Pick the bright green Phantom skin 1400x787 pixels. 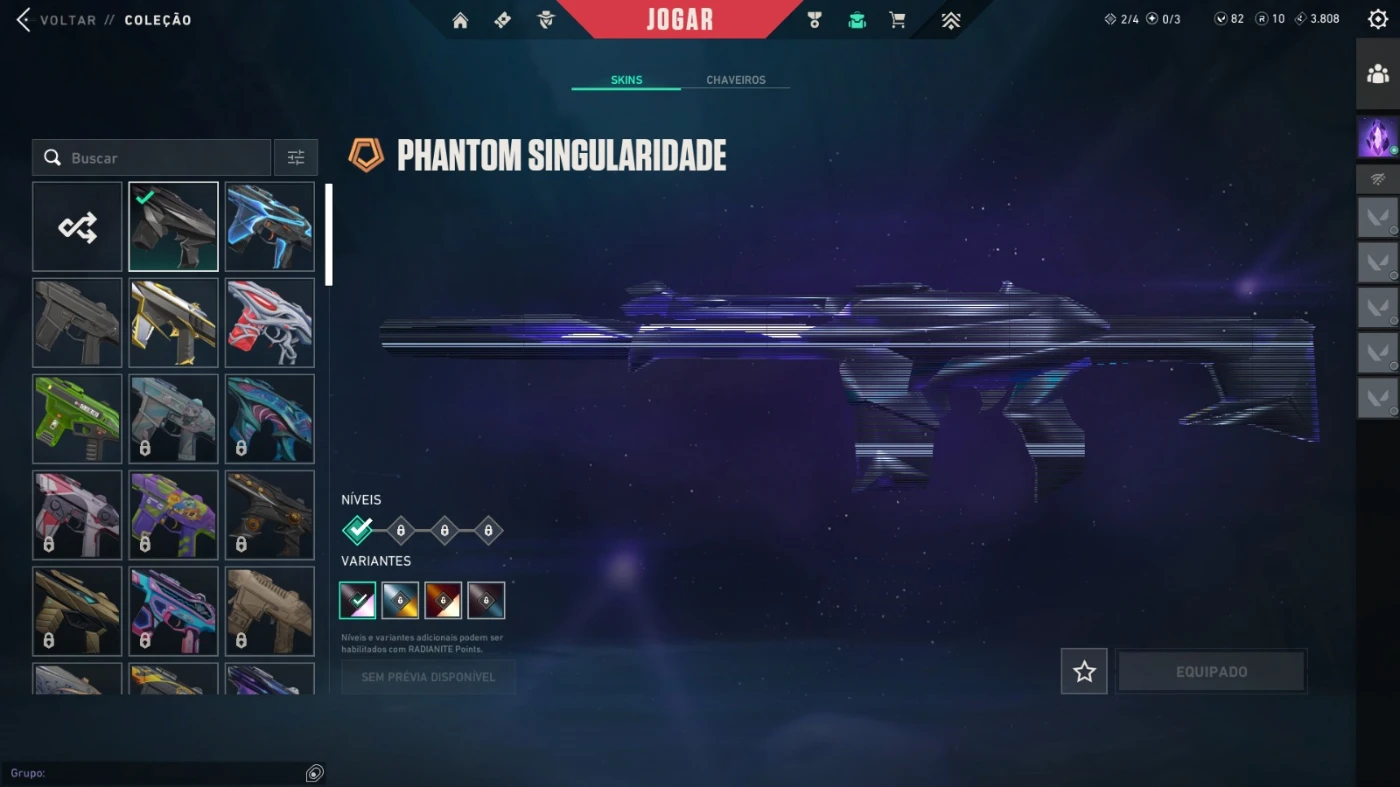(77, 419)
